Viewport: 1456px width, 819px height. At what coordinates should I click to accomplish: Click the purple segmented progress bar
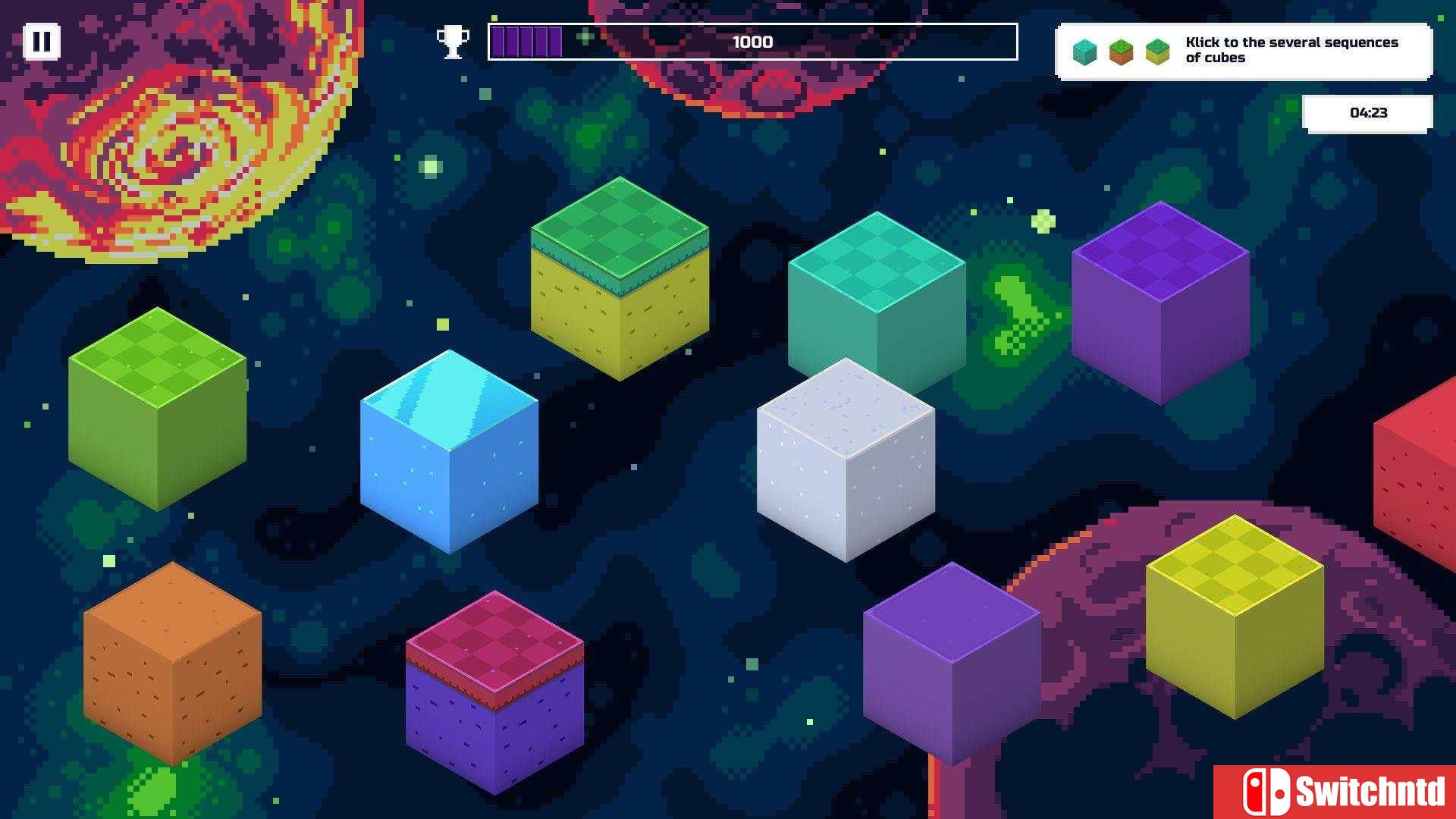[526, 42]
